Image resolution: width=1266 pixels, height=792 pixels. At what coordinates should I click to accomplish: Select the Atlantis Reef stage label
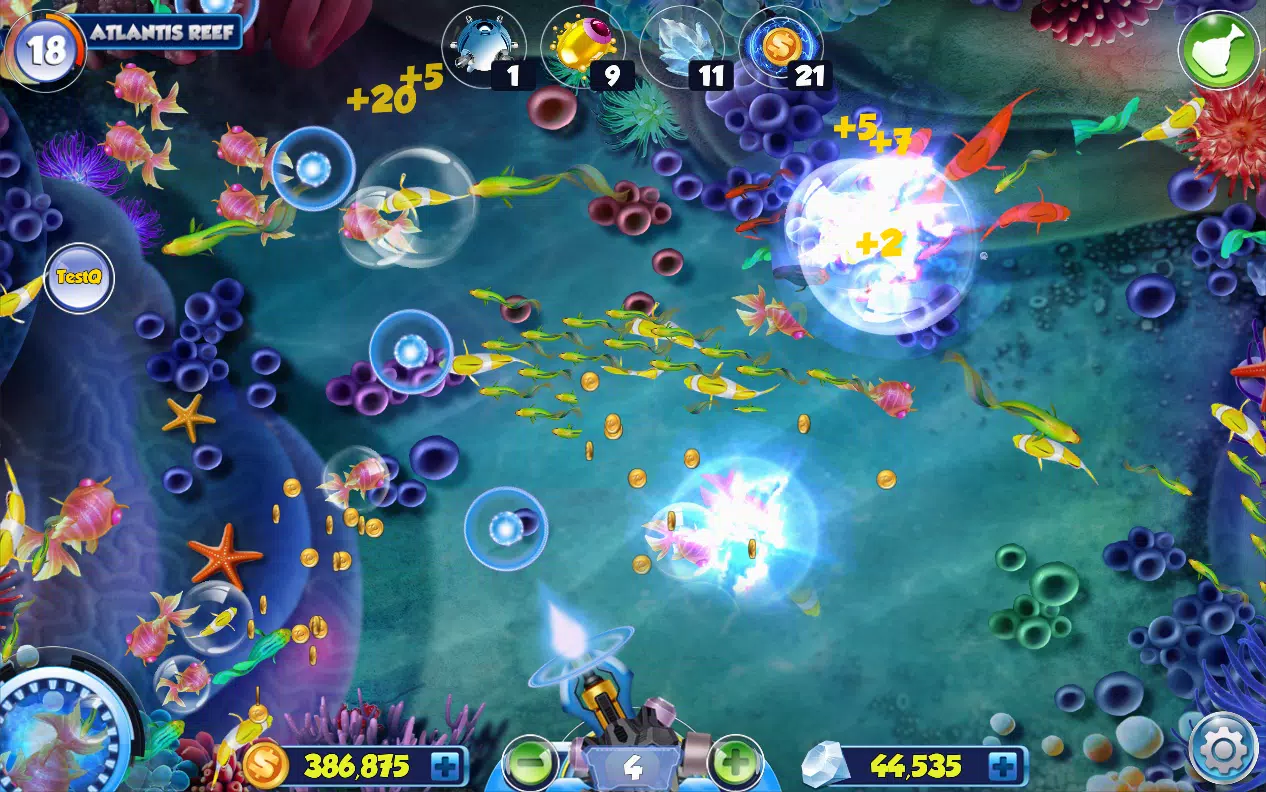point(162,31)
